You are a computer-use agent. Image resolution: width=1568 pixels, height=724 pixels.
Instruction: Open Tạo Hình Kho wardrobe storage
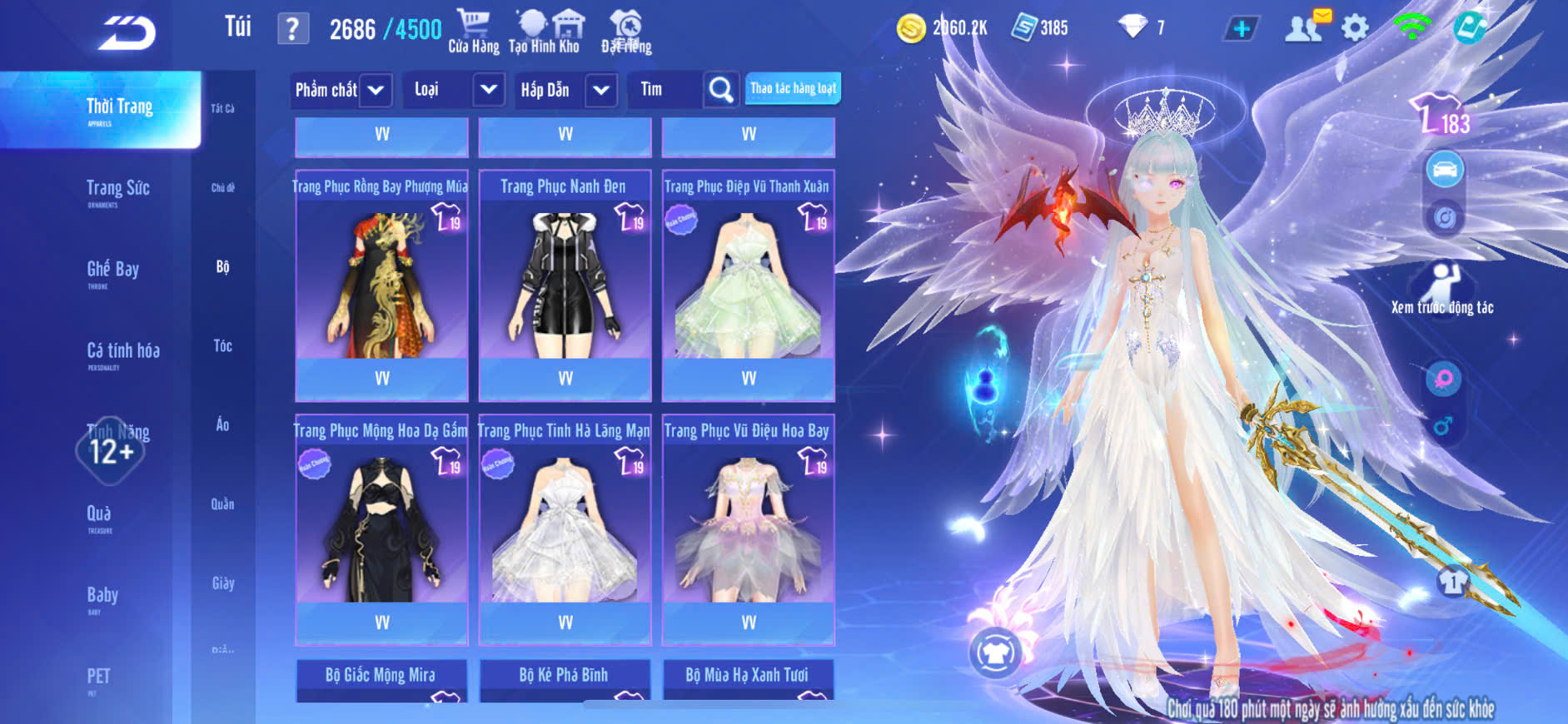pos(544,32)
